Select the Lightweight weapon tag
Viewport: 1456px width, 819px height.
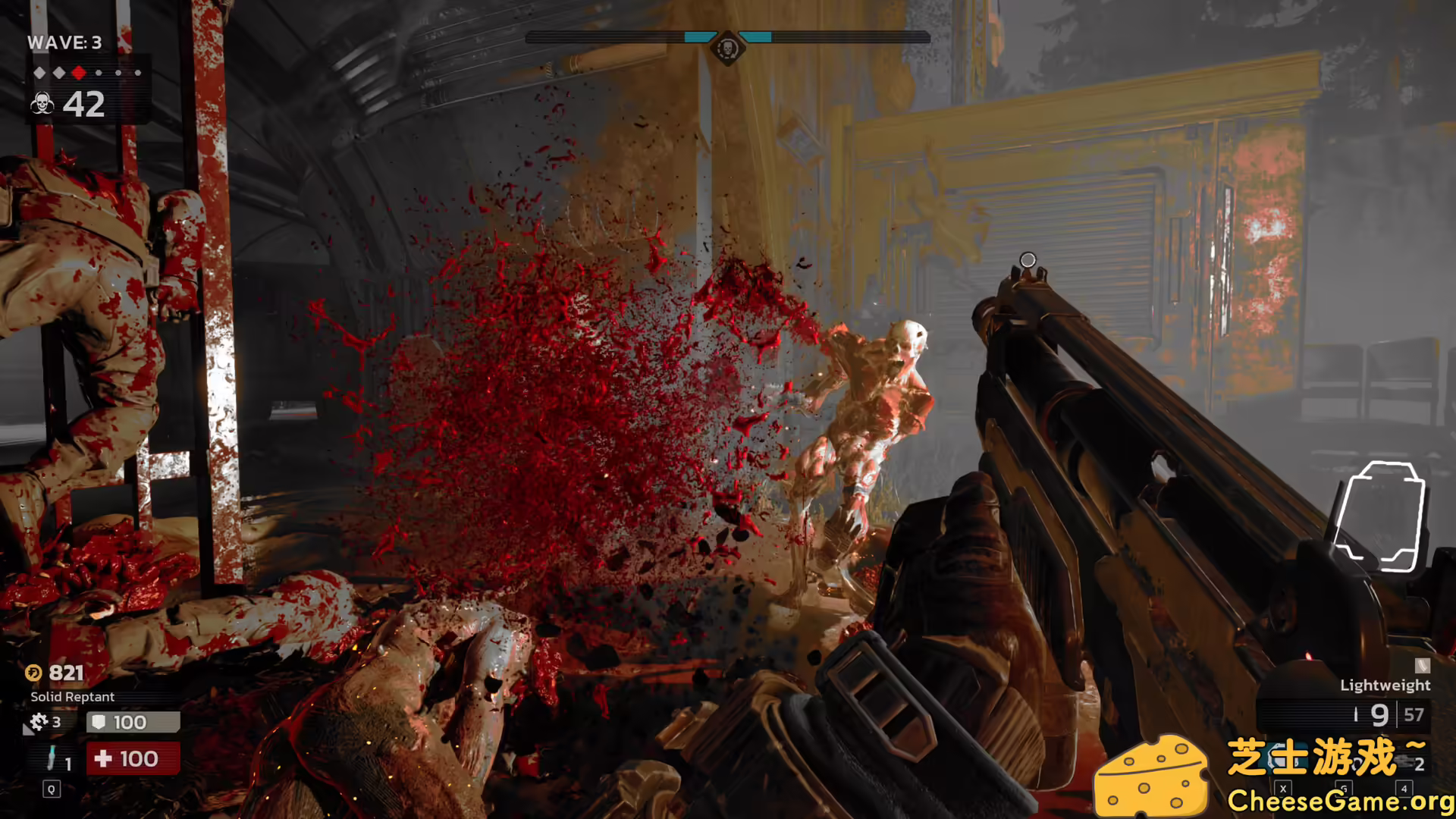click(1384, 685)
